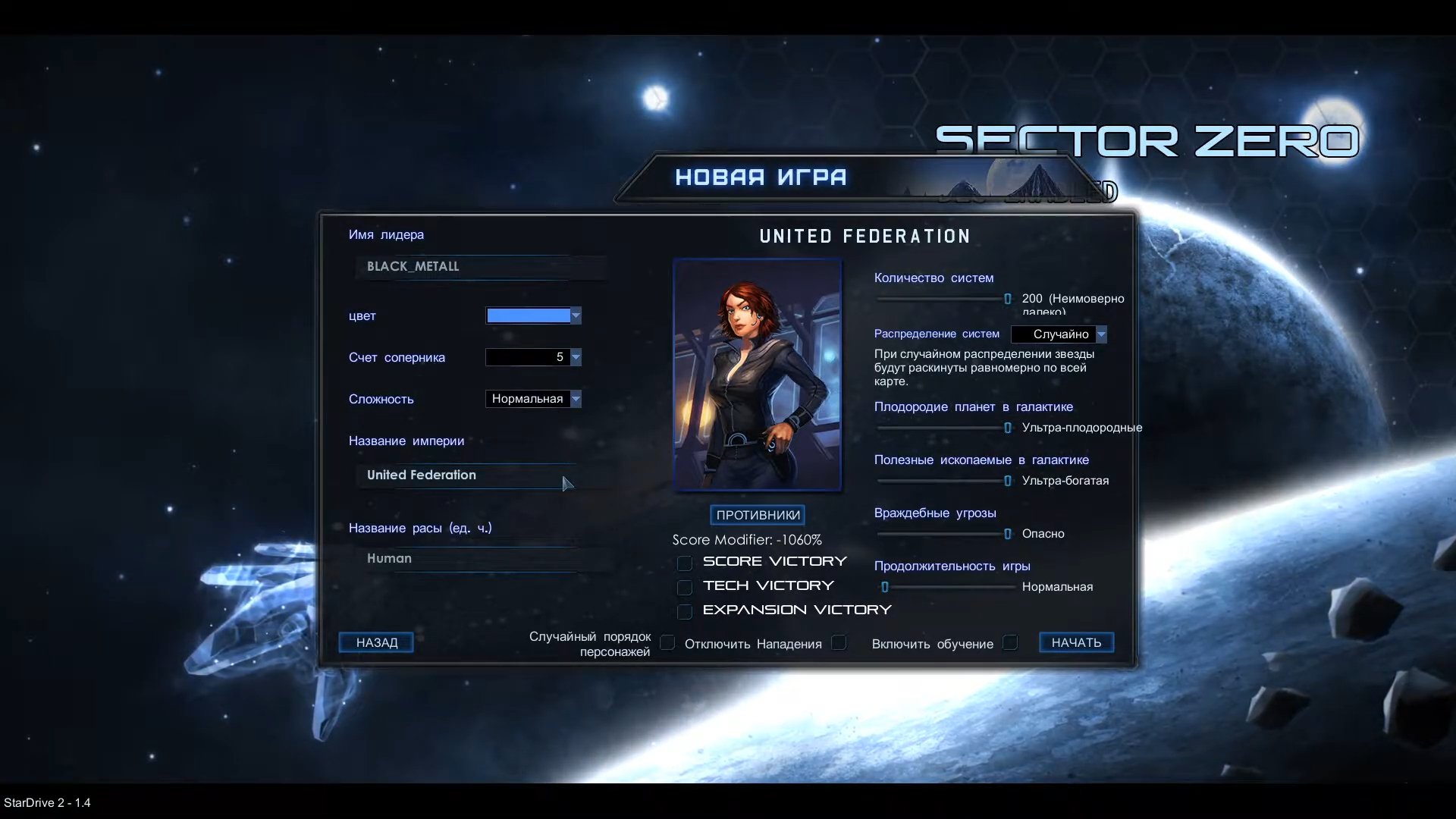Toggle the Tech Victory checkbox

(685, 587)
